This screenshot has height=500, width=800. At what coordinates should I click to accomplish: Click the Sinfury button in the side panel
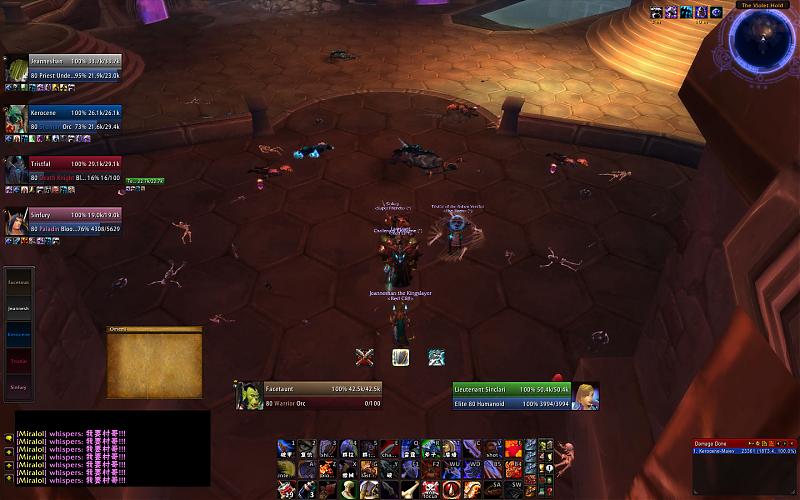[19, 386]
